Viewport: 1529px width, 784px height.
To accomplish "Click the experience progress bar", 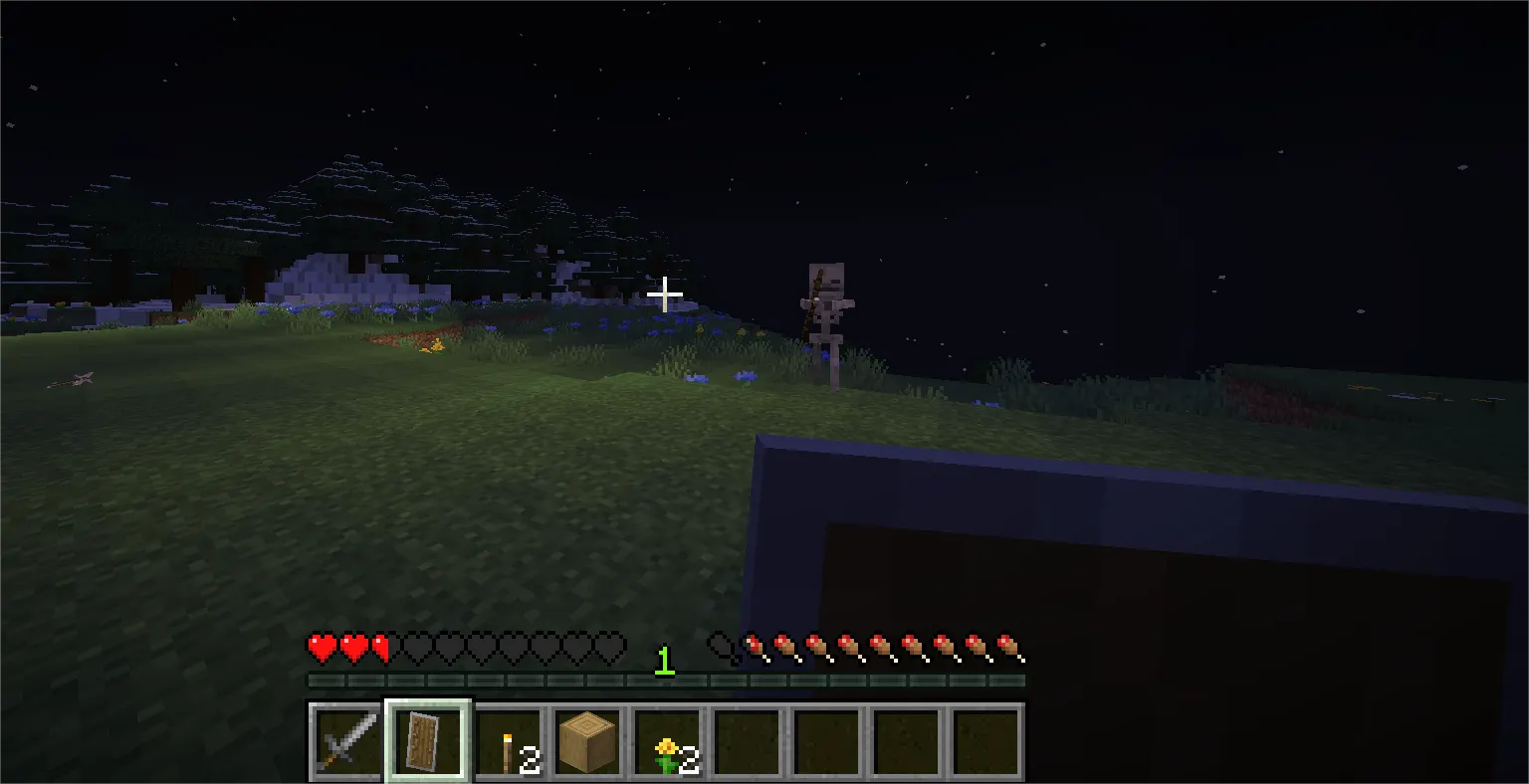I will (x=665, y=682).
